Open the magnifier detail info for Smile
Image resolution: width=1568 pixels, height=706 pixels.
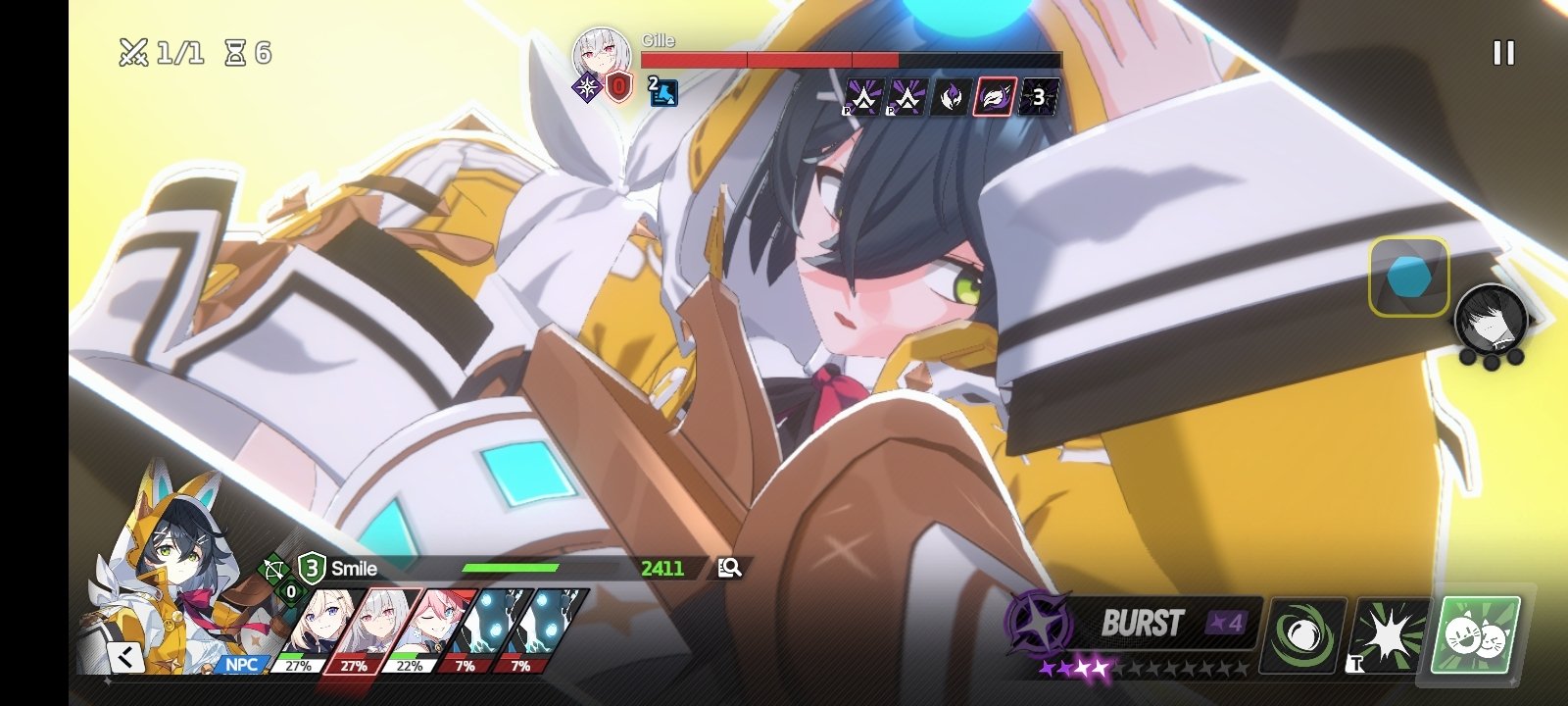point(729,568)
